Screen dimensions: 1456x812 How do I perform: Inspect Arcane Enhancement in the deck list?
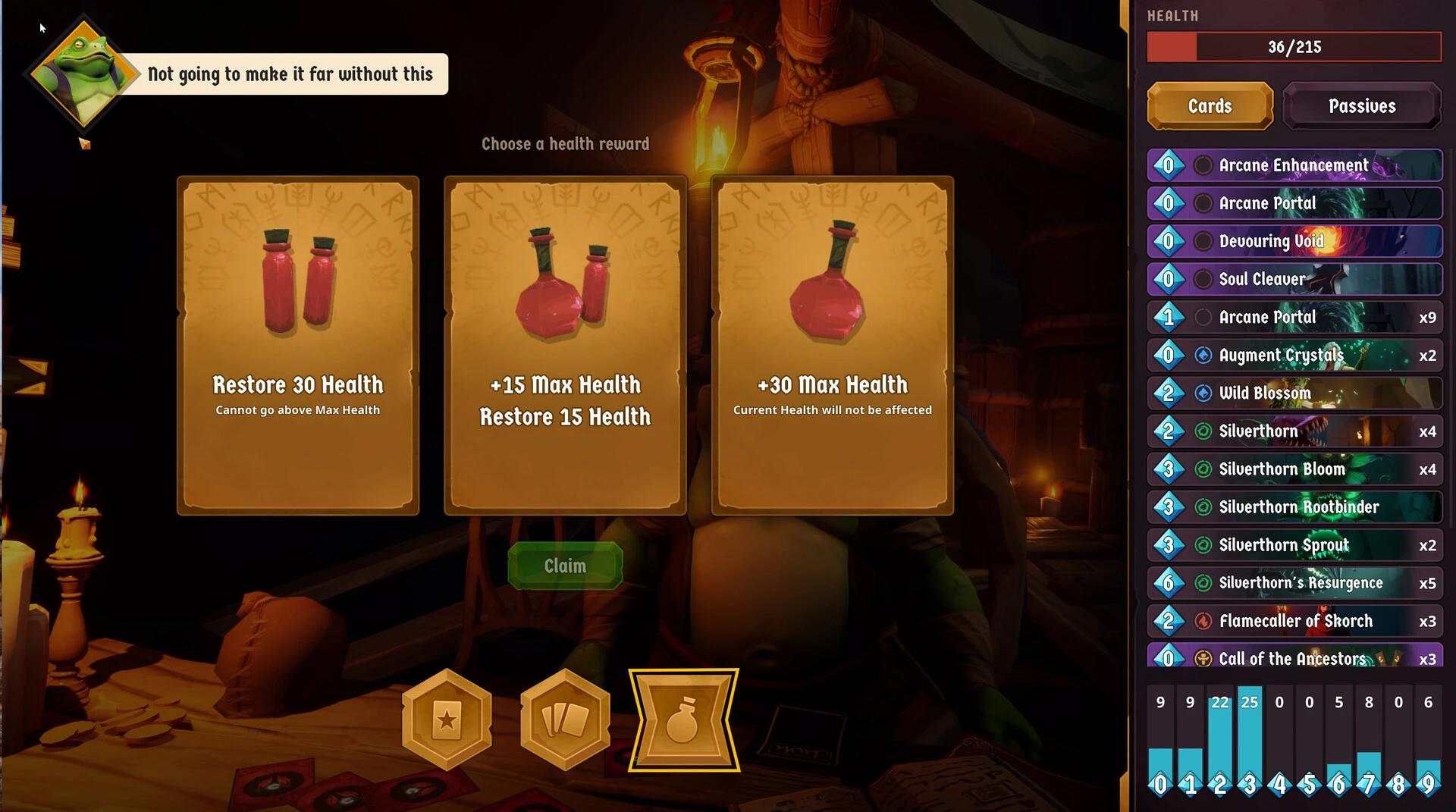pos(1294,165)
